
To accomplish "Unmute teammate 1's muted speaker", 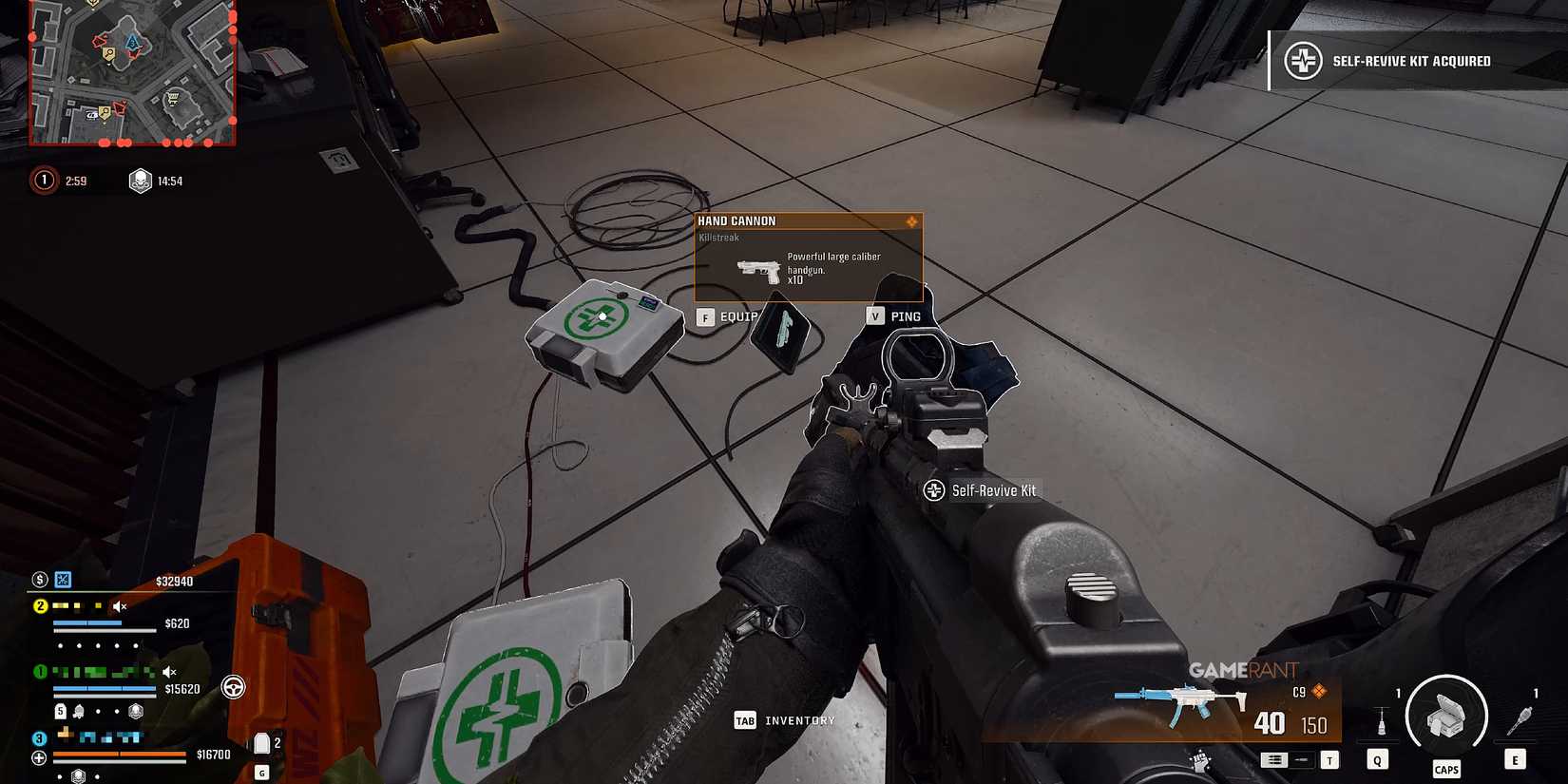I will pos(168,672).
